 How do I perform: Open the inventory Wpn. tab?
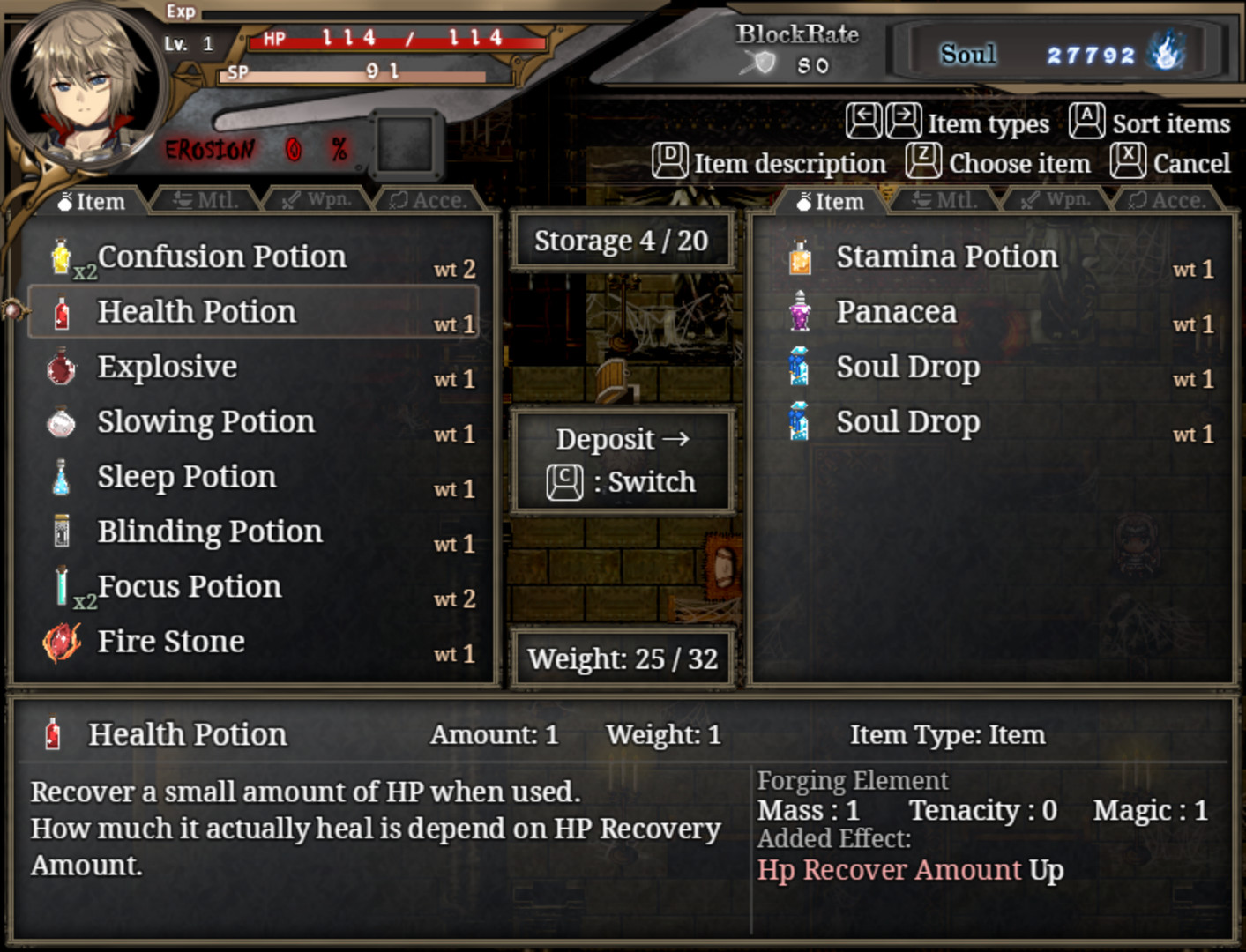pos(317,200)
